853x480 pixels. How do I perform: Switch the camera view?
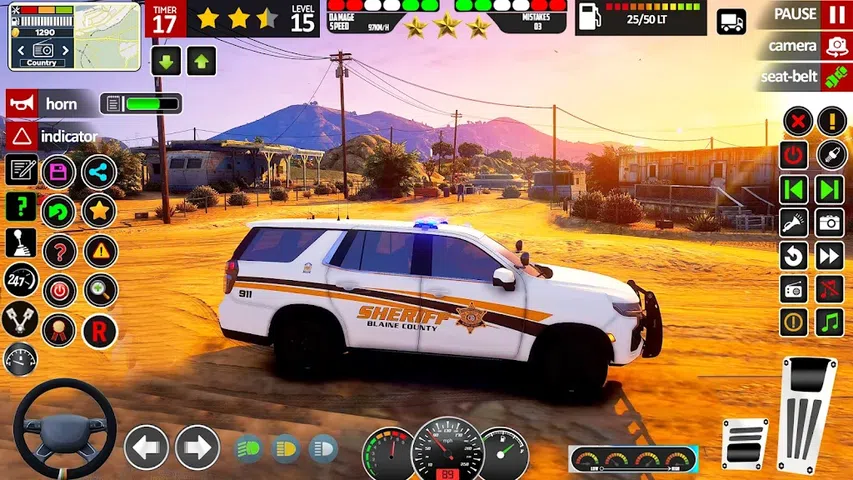click(835, 46)
